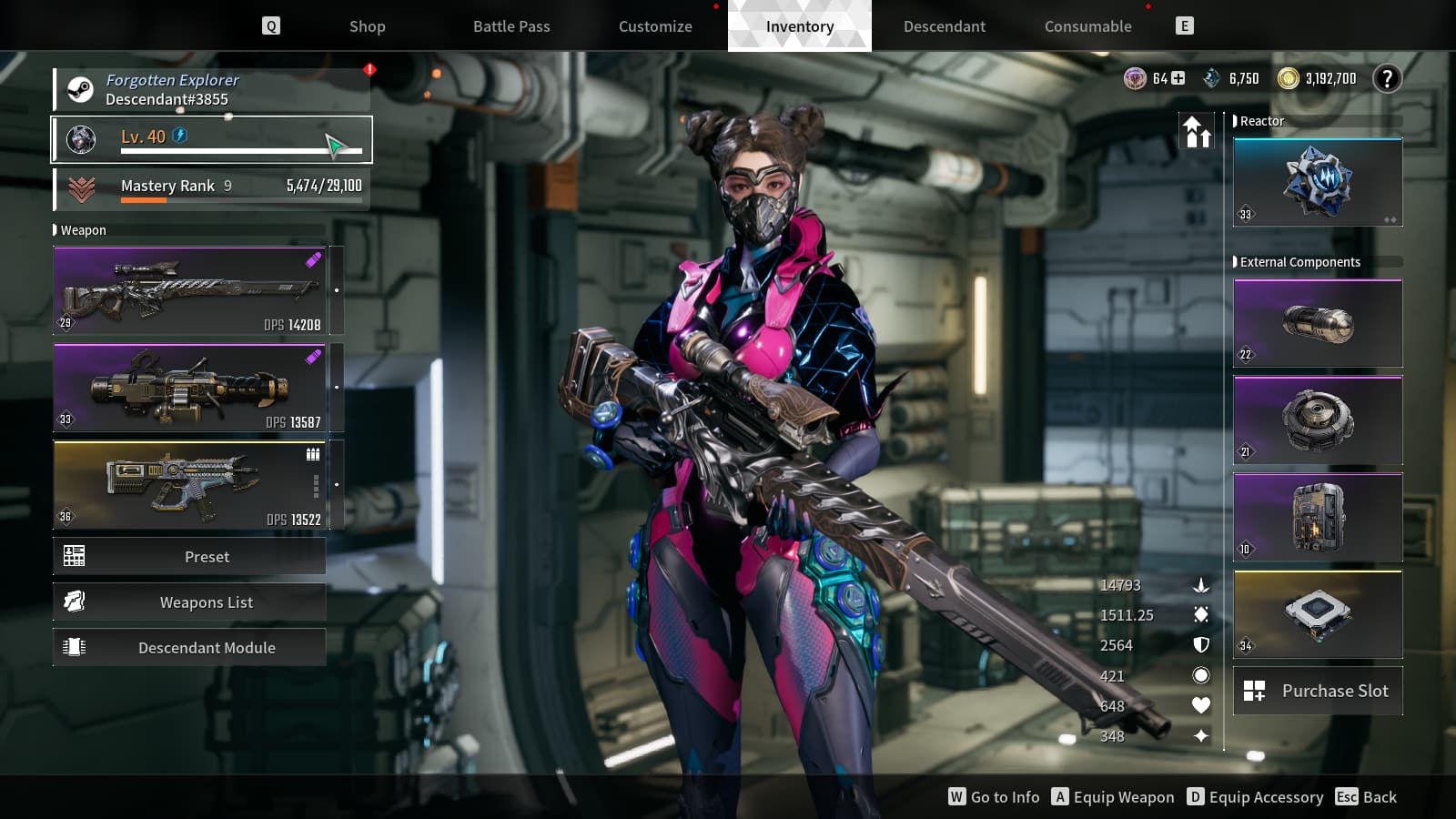
Task: Open the Weapons List
Action: tap(189, 602)
